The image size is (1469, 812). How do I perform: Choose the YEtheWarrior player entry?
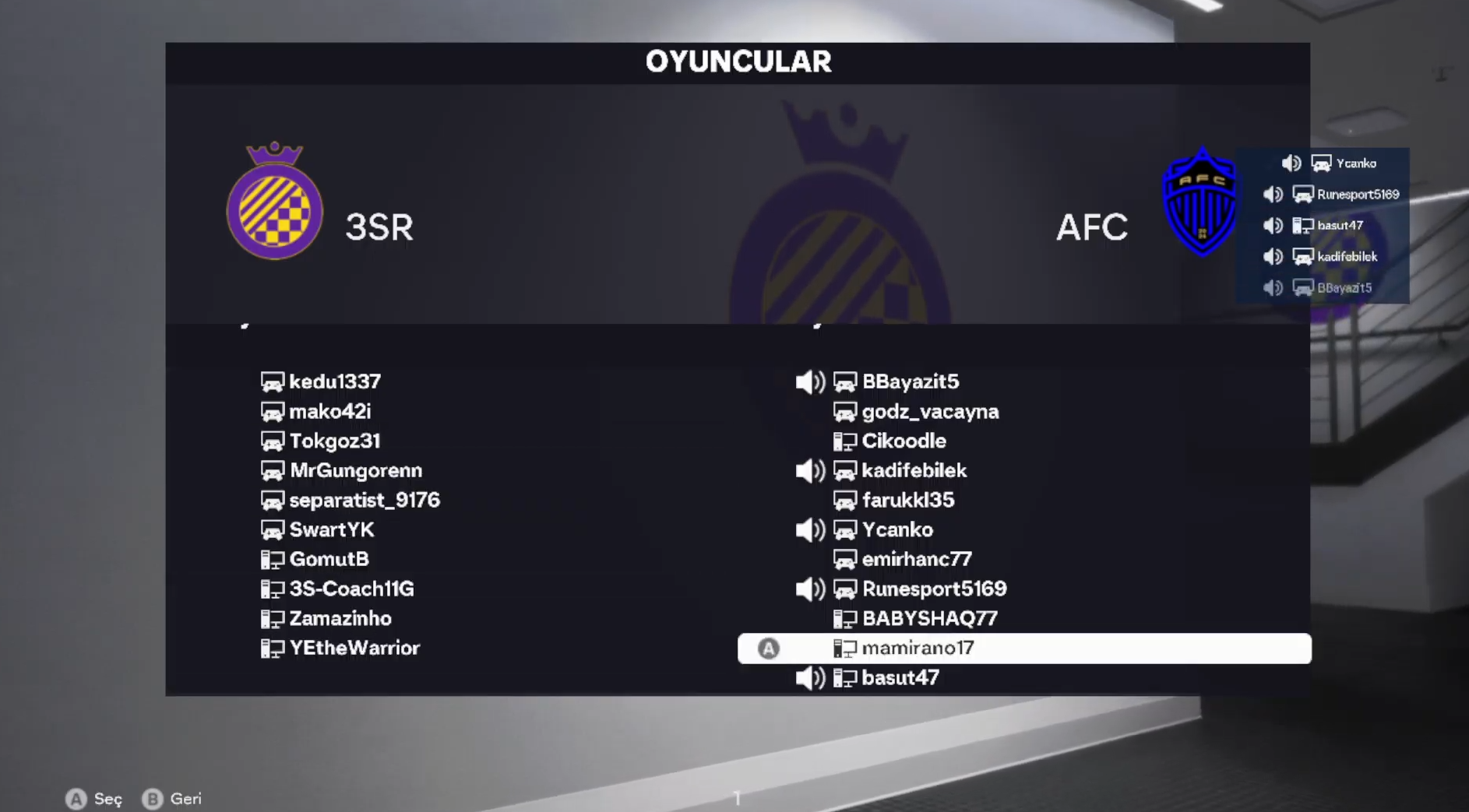click(x=354, y=648)
